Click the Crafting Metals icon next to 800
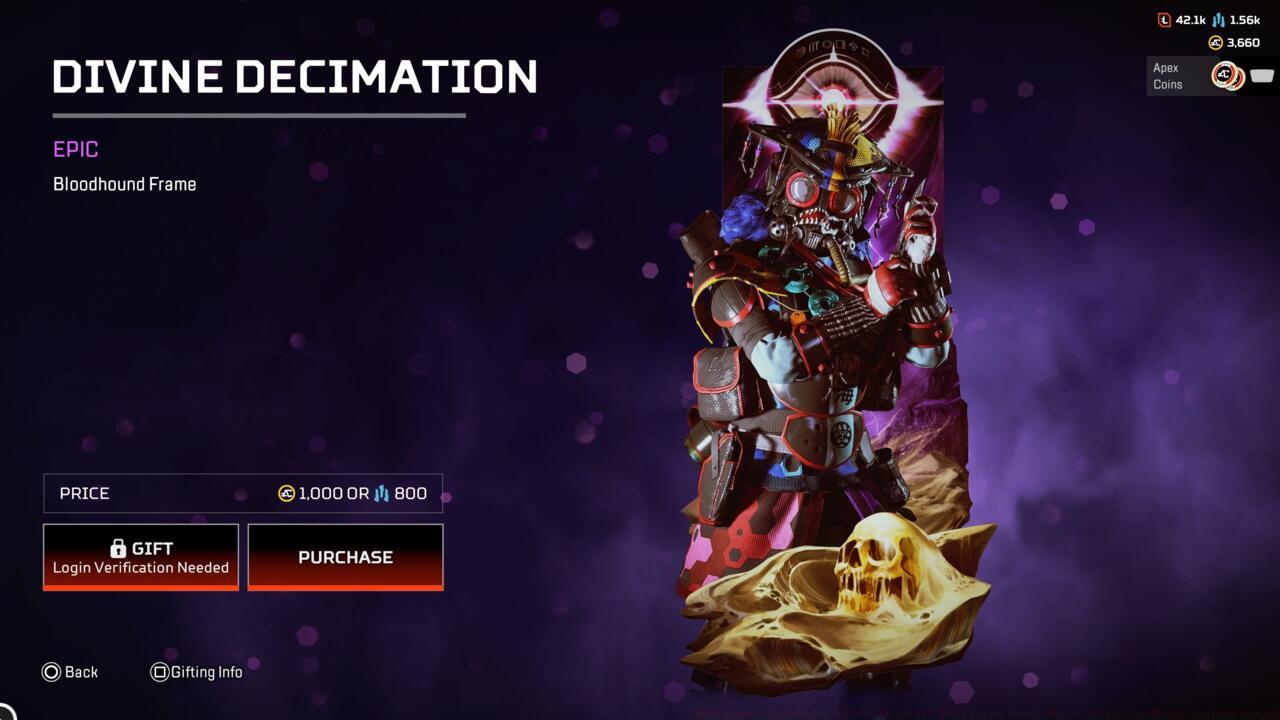Image resolution: width=1280 pixels, height=720 pixels. [x=383, y=493]
